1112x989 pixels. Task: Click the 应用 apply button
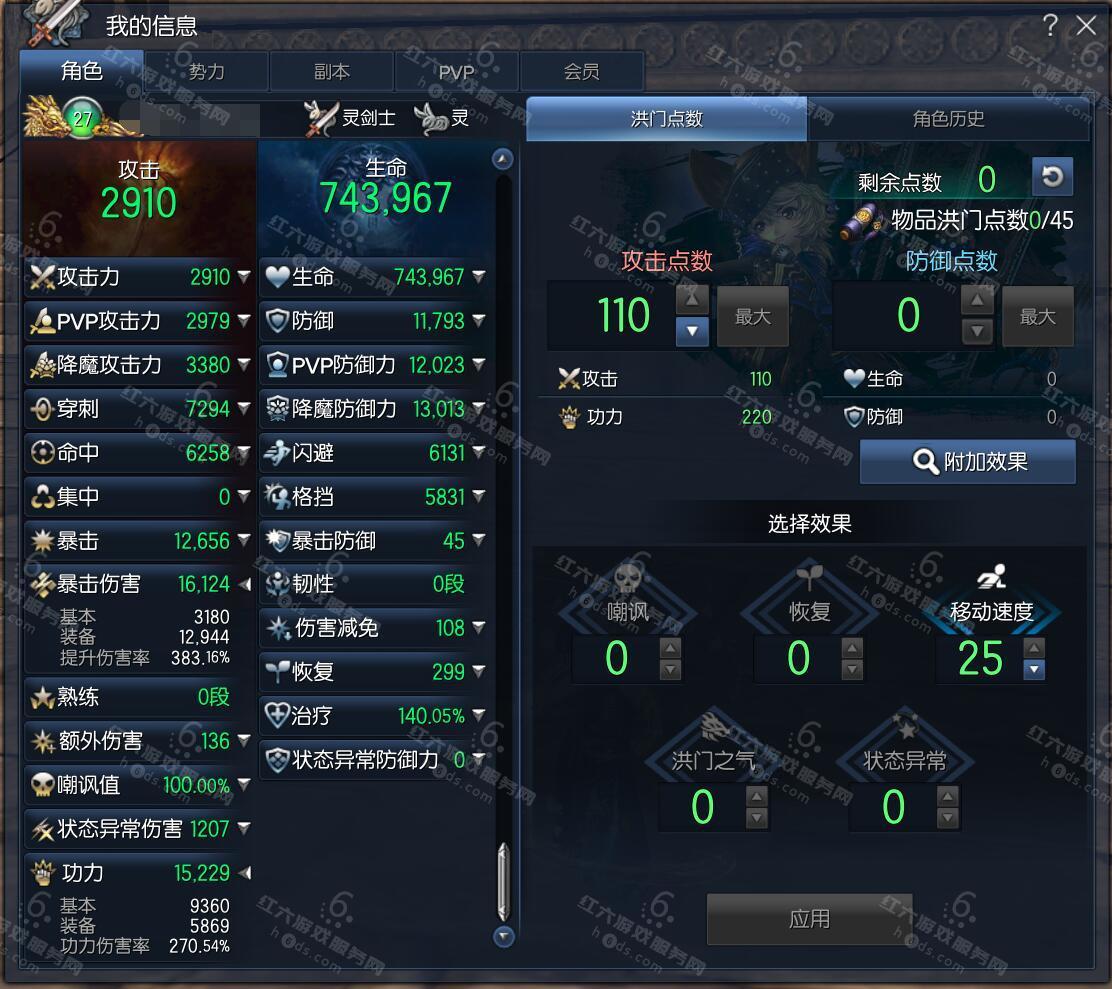point(809,919)
